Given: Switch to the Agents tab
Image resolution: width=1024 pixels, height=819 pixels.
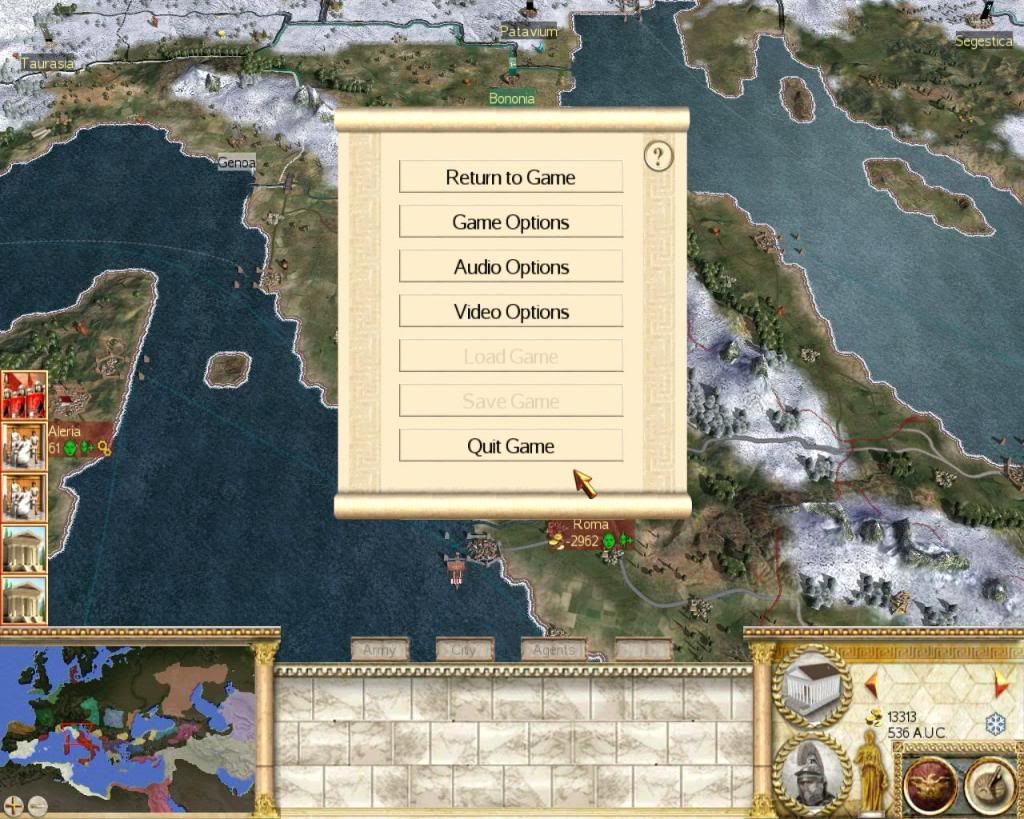Looking at the screenshot, I should (x=554, y=650).
